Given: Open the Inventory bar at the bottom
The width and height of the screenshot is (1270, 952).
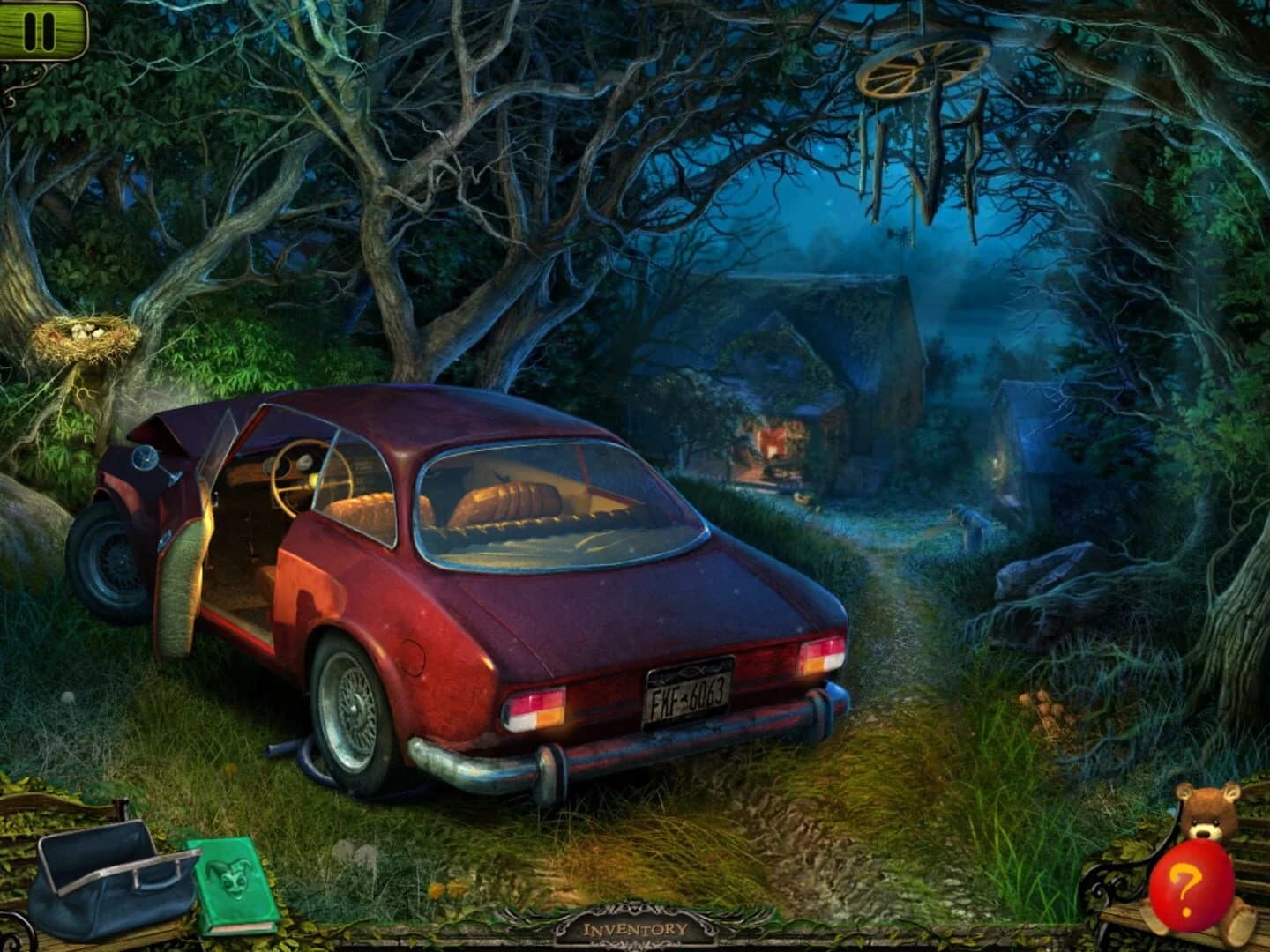Looking at the screenshot, I should 635,930.
